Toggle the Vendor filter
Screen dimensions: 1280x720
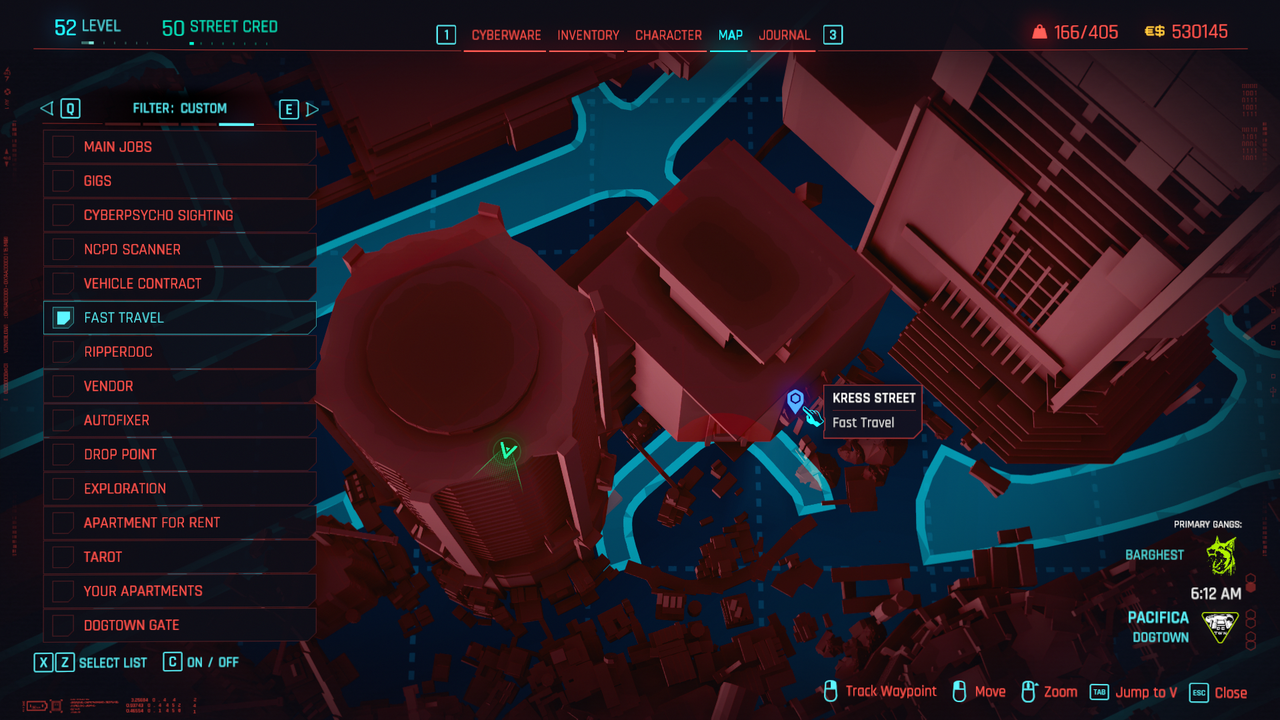tap(63, 386)
